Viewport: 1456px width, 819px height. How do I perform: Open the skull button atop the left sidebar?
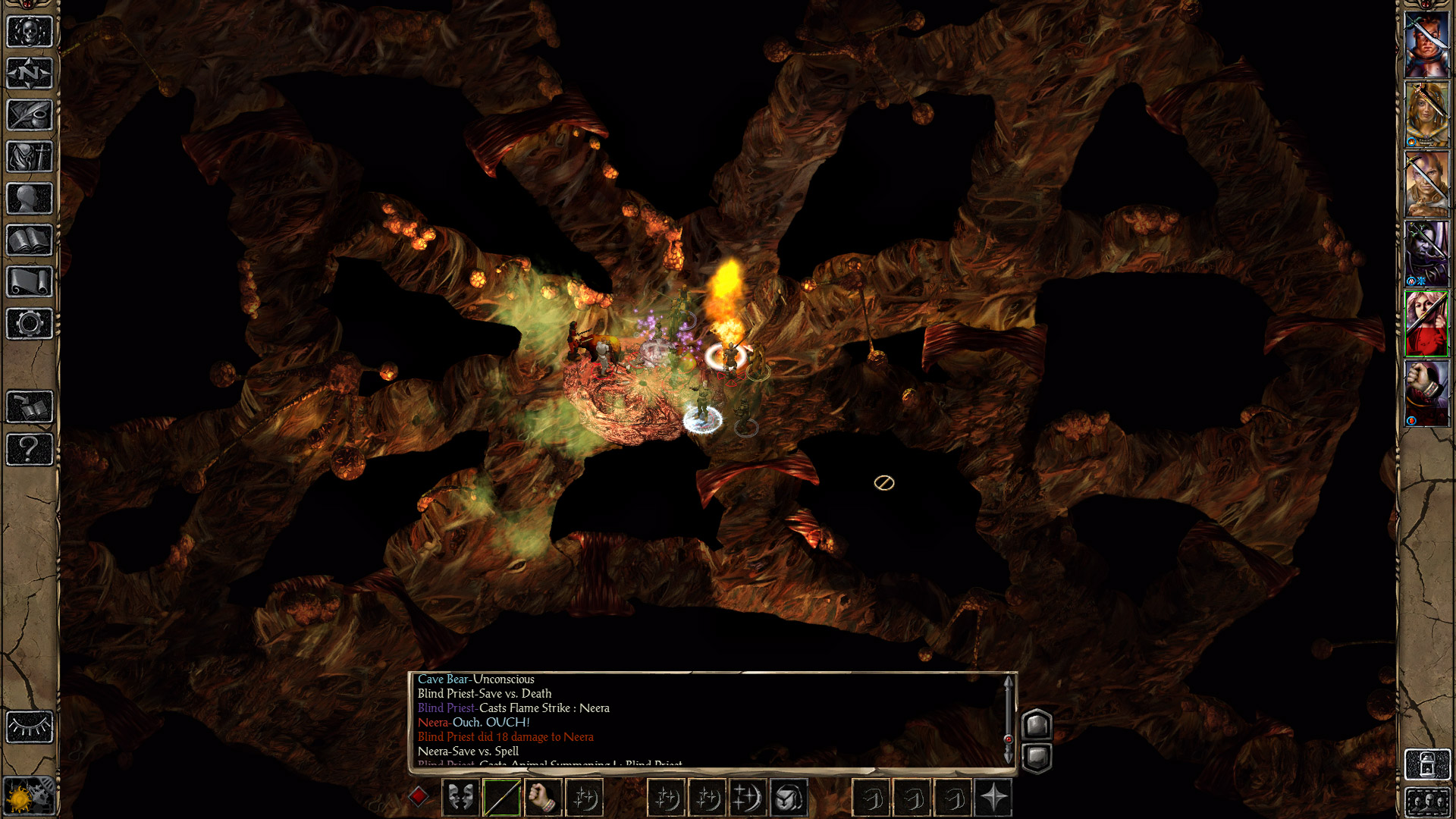[30, 32]
